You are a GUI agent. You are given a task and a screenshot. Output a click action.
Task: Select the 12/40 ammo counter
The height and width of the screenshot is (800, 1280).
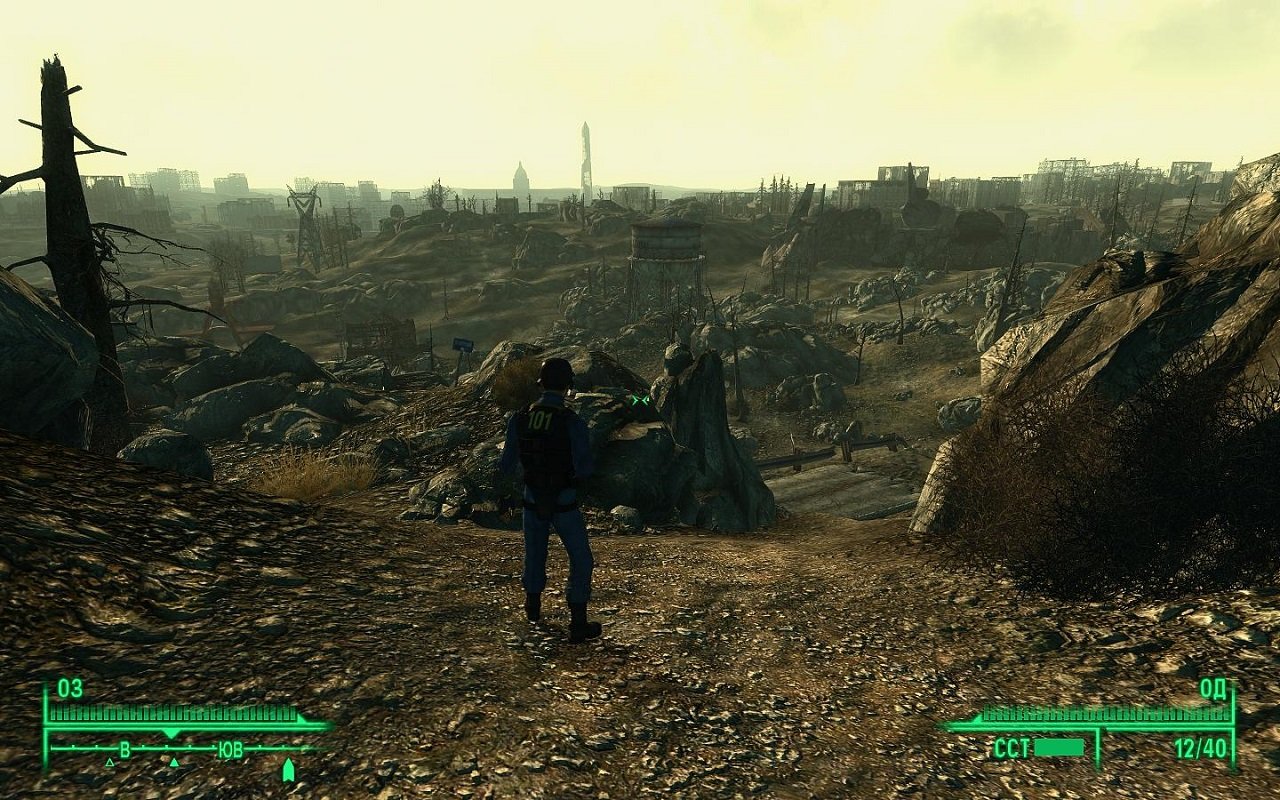pos(1202,748)
